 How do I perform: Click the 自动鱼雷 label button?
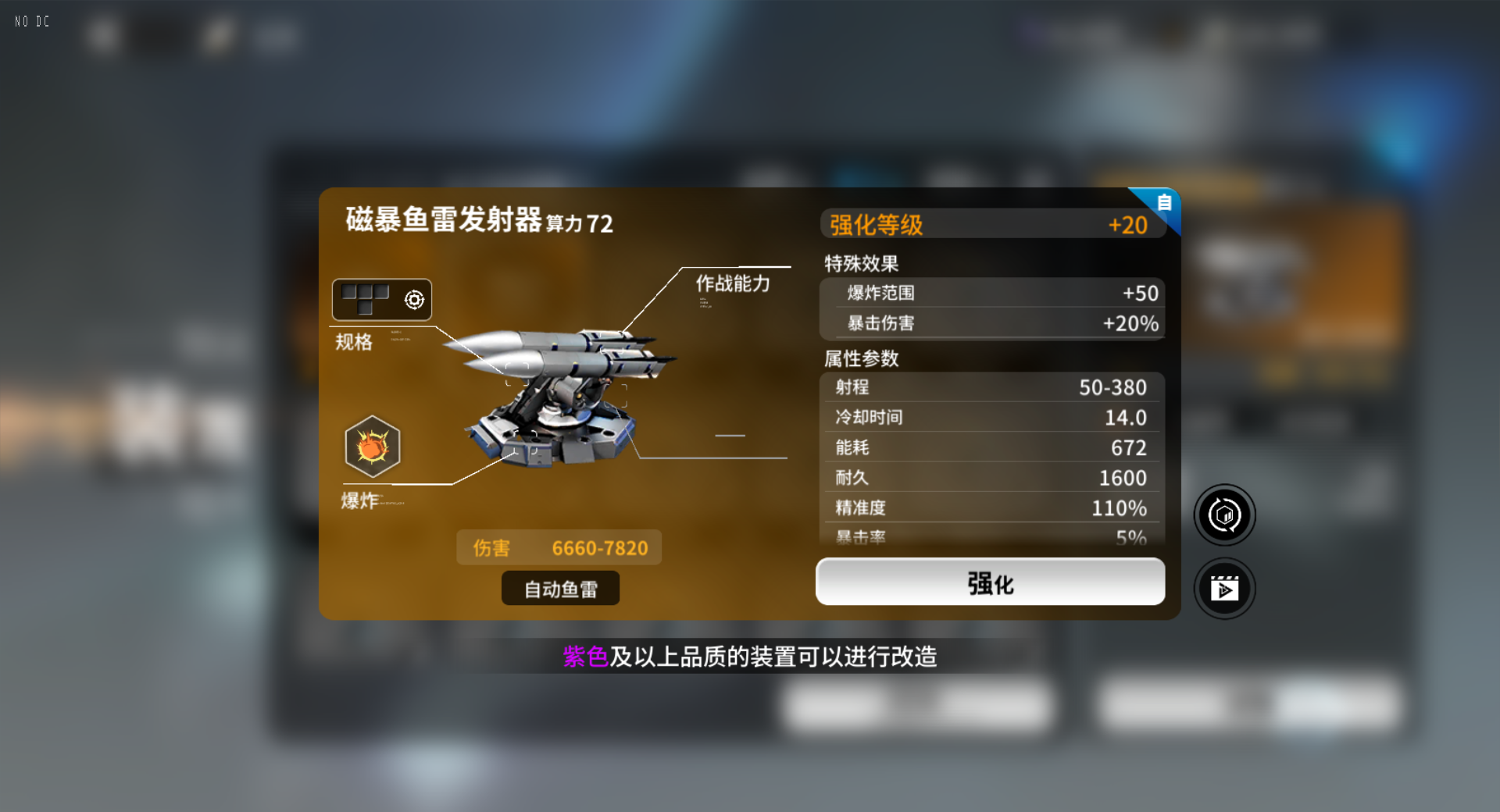coord(559,588)
